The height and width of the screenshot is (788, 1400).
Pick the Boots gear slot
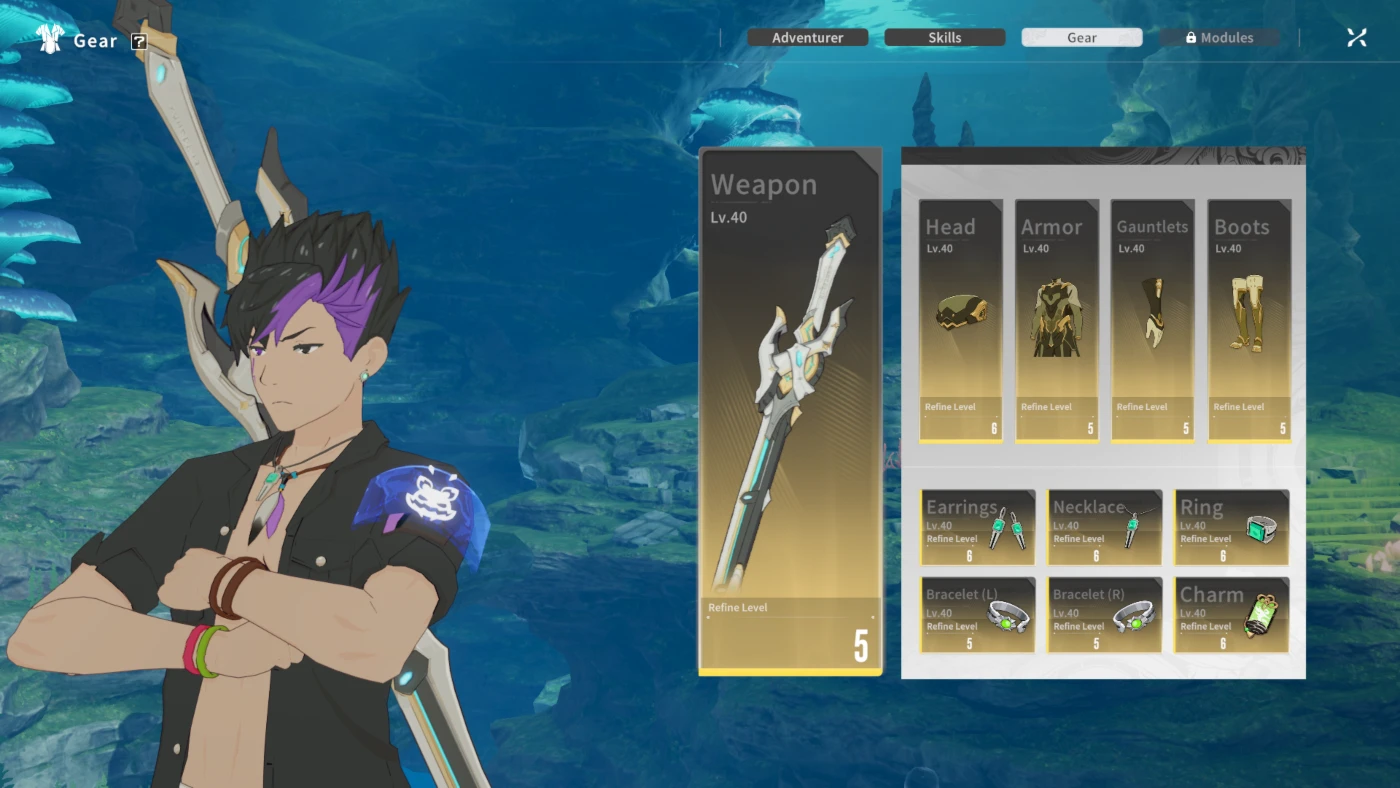(1249, 320)
